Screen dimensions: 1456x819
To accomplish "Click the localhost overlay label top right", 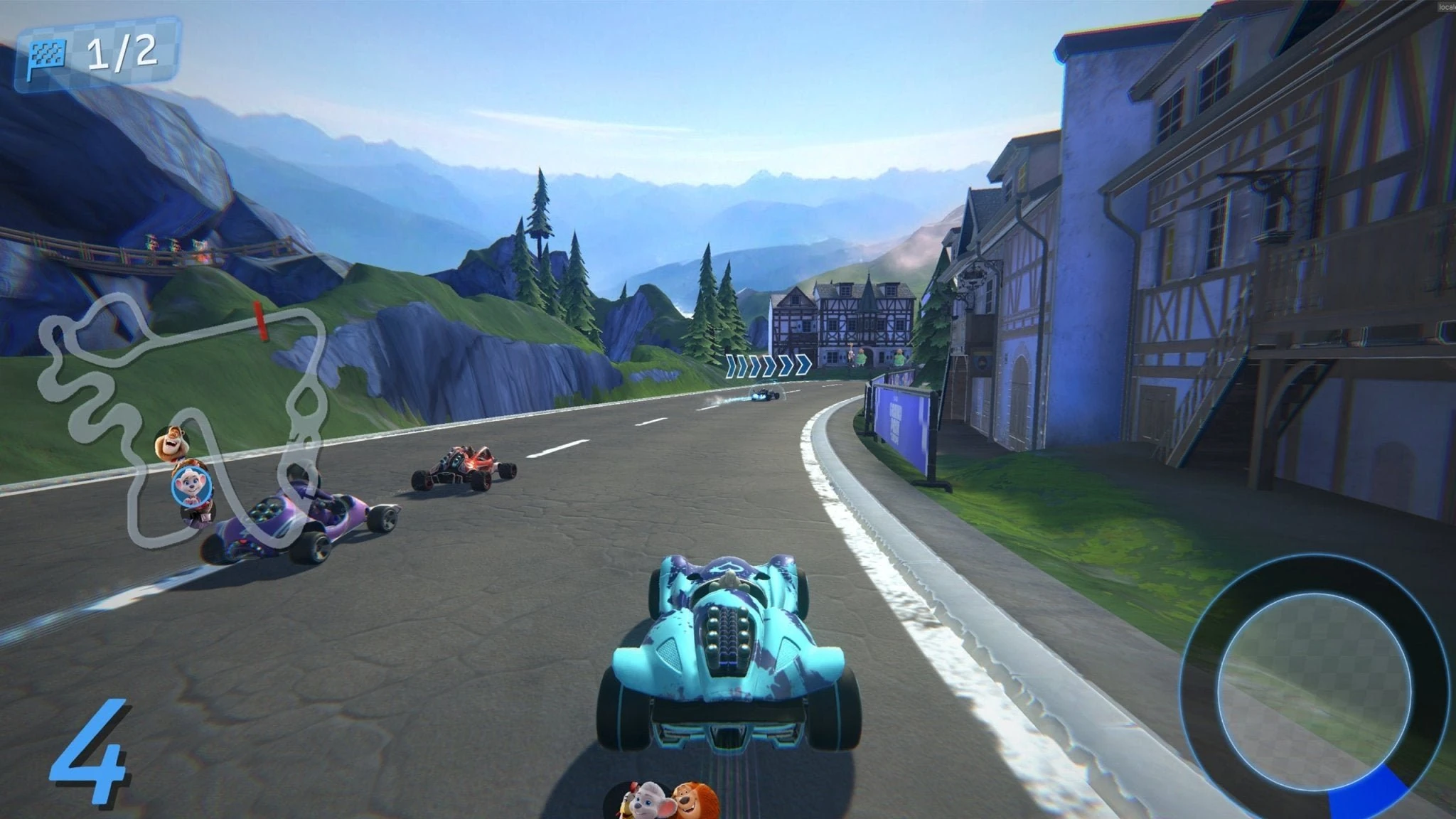I will (x=1447, y=6).
